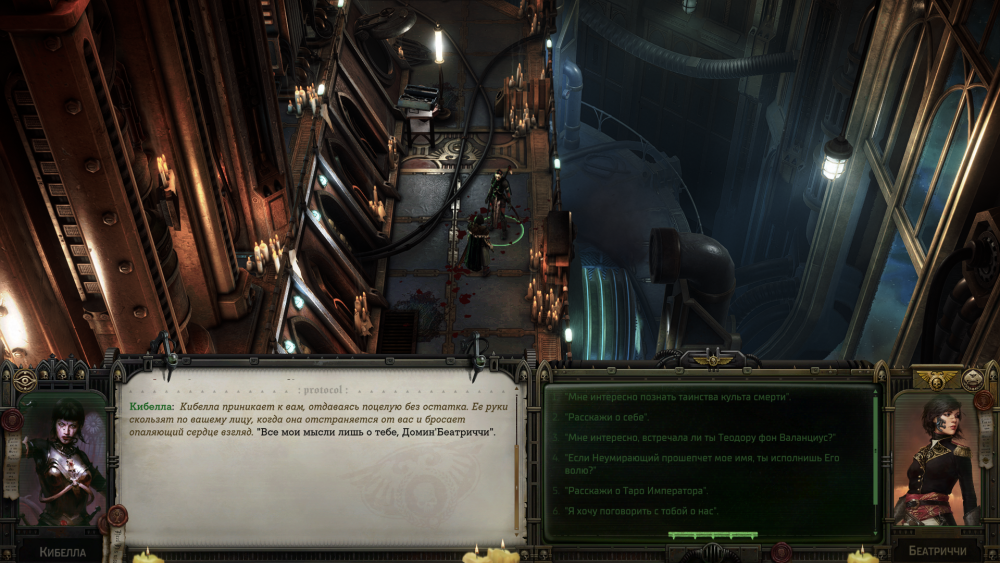Click the red wax seal below the answers
The width and height of the screenshot is (1000, 563).
click(782, 550)
